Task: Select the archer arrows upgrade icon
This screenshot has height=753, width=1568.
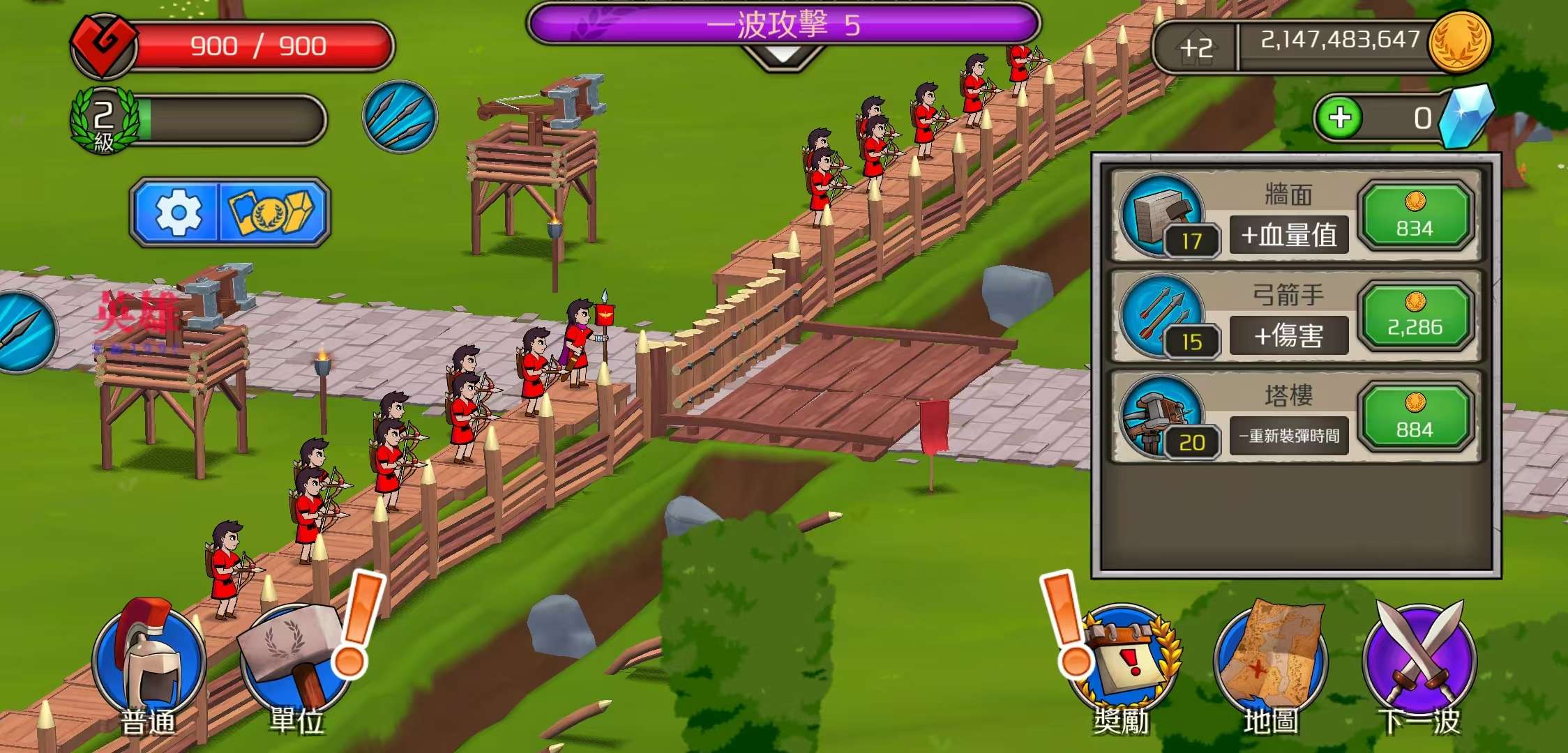Action: [1161, 315]
